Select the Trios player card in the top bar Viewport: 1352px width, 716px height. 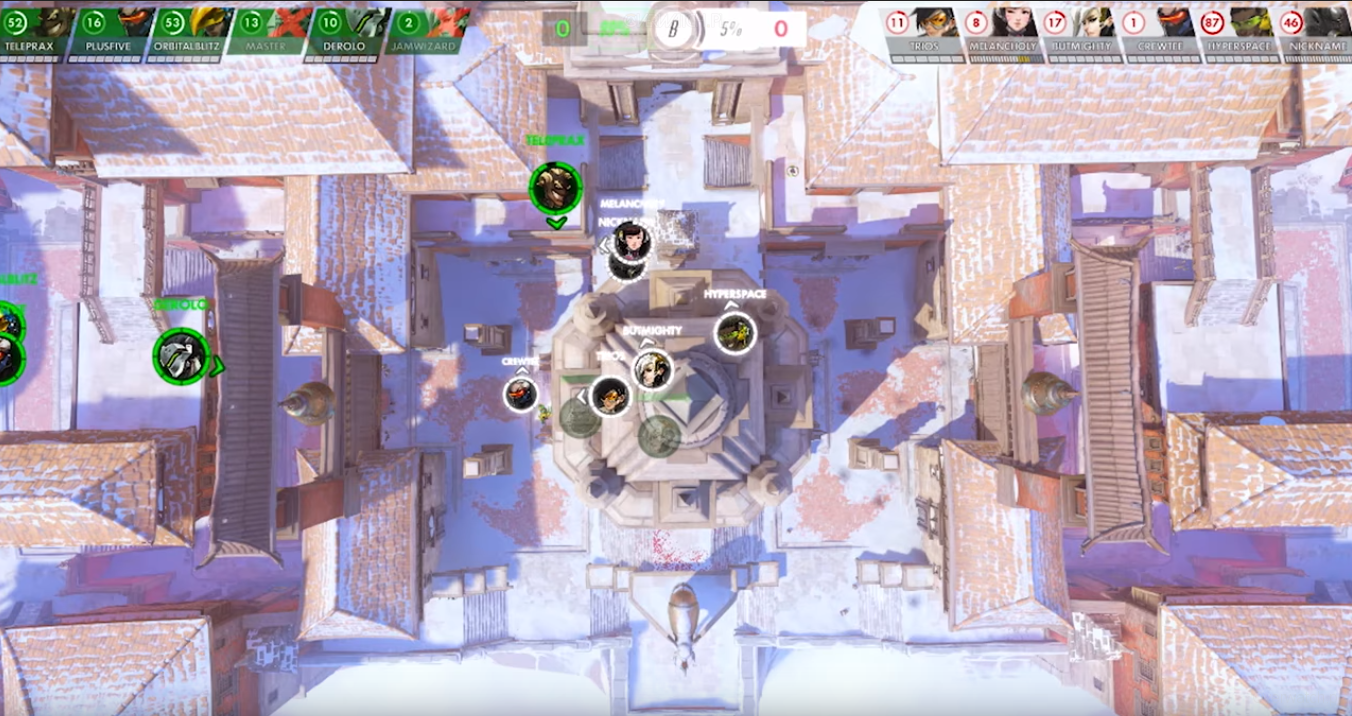[925, 32]
